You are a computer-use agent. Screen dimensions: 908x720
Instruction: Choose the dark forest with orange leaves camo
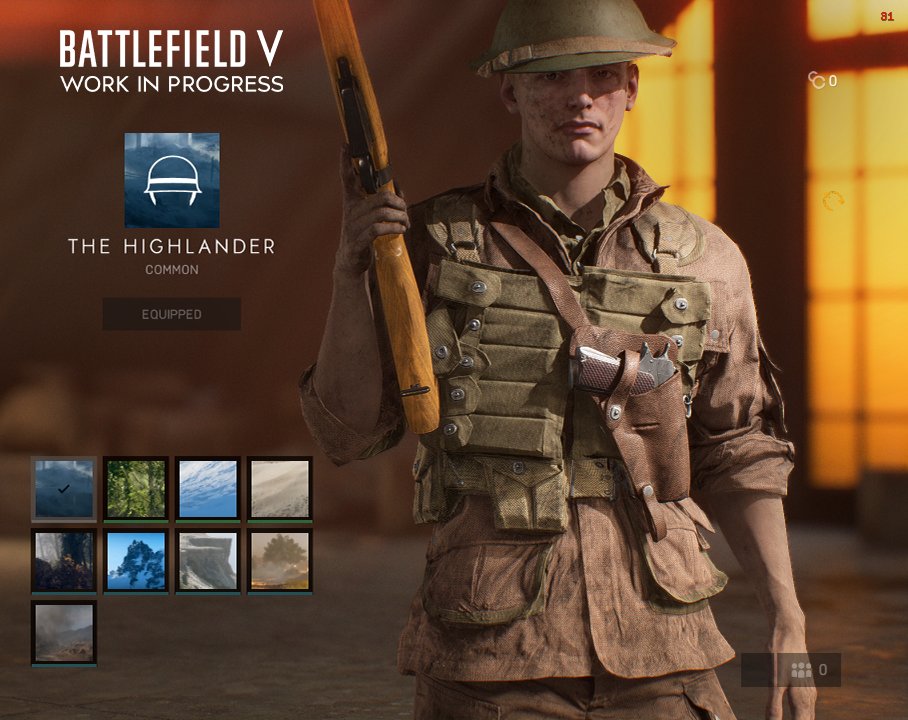point(64,561)
